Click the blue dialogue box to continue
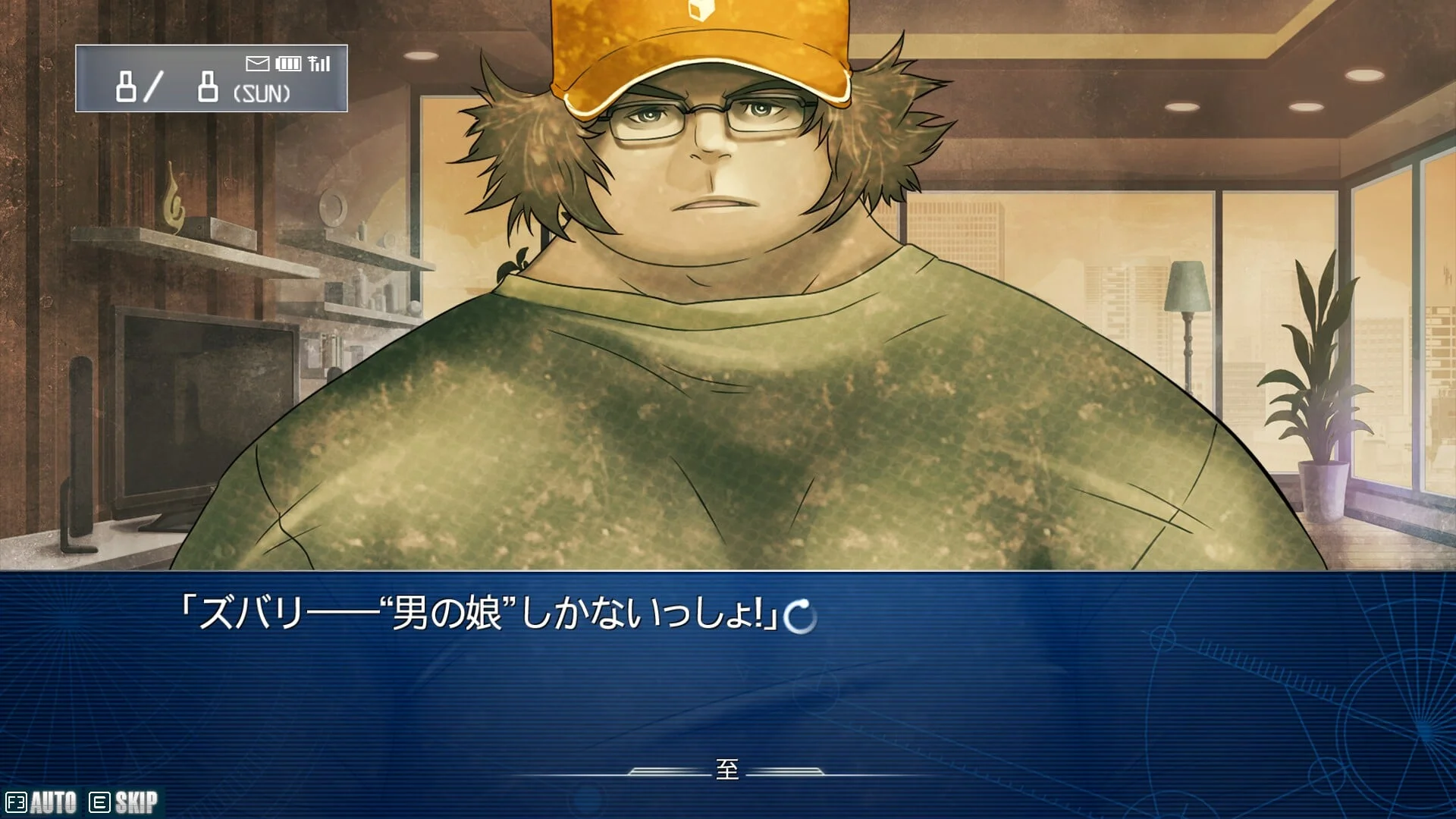 [x=728, y=682]
